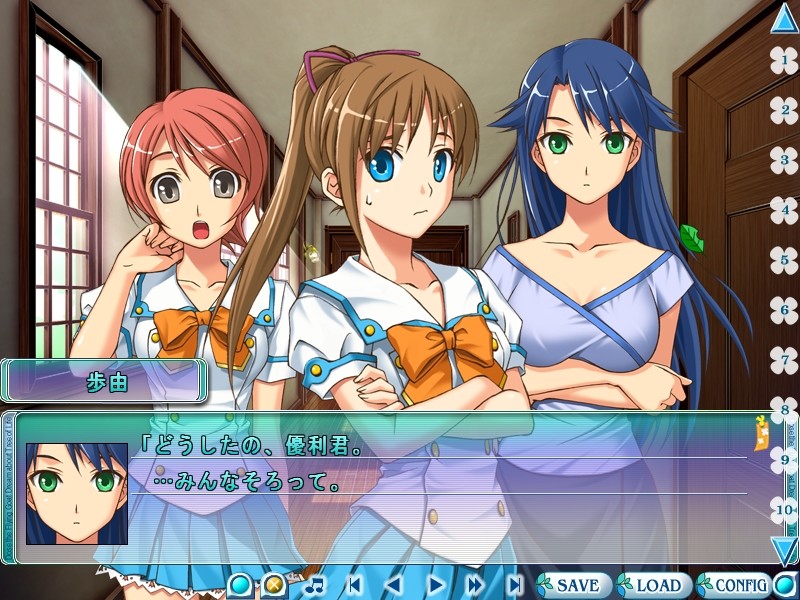The image size is (800, 600).
Task: Click the down triangle below the clovers
Action: [x=785, y=549]
